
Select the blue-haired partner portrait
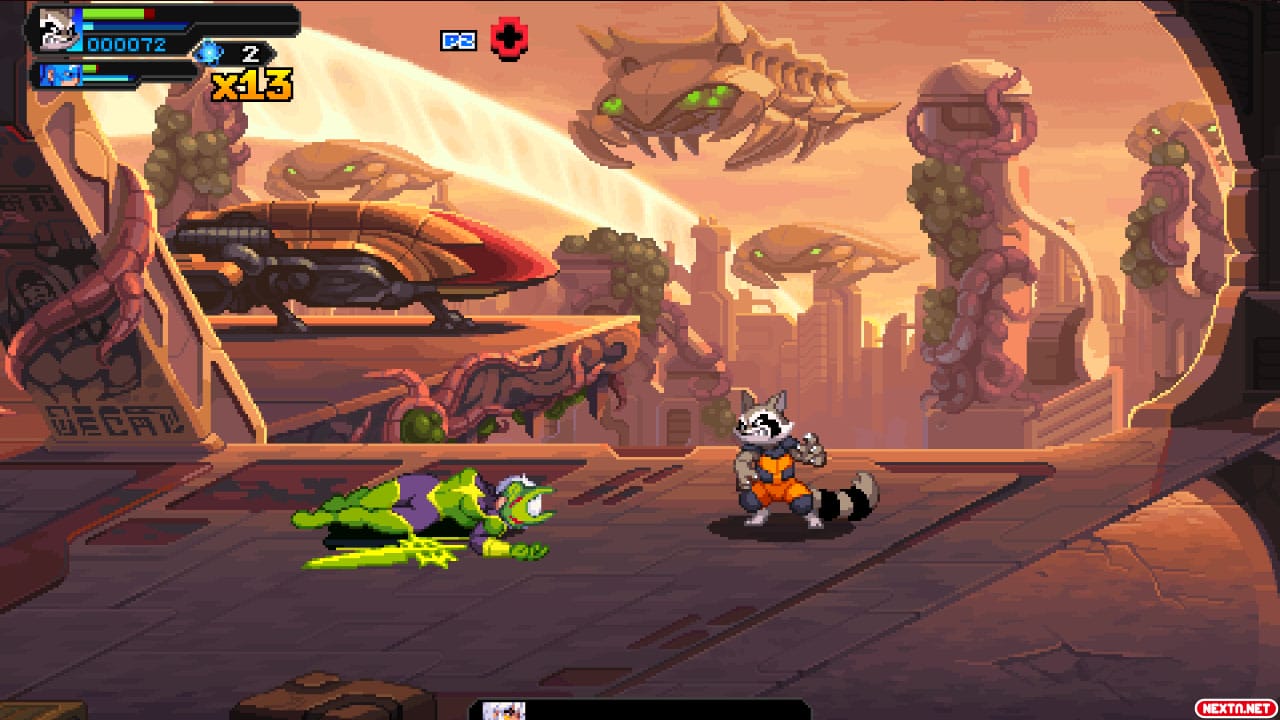[57, 75]
